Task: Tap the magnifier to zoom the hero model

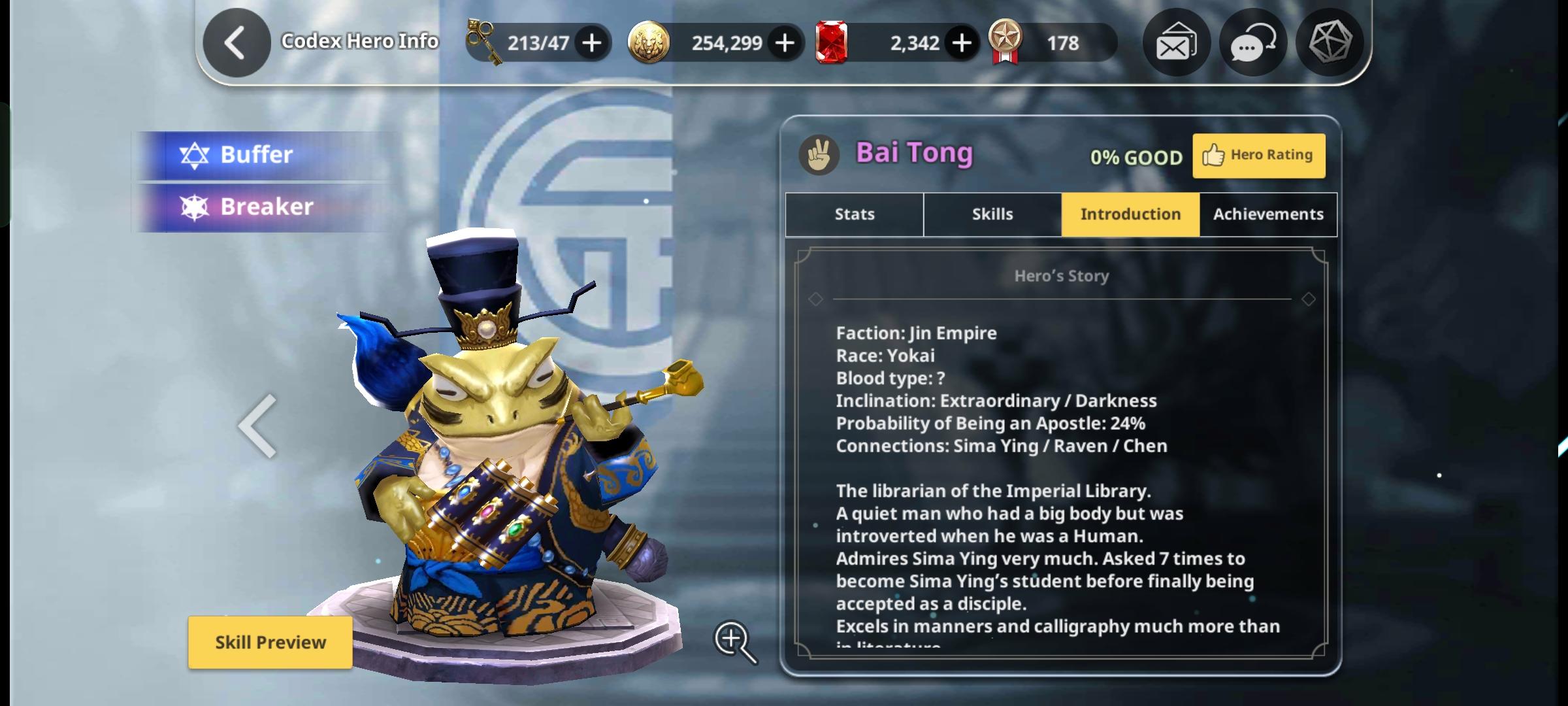Action: [x=737, y=641]
